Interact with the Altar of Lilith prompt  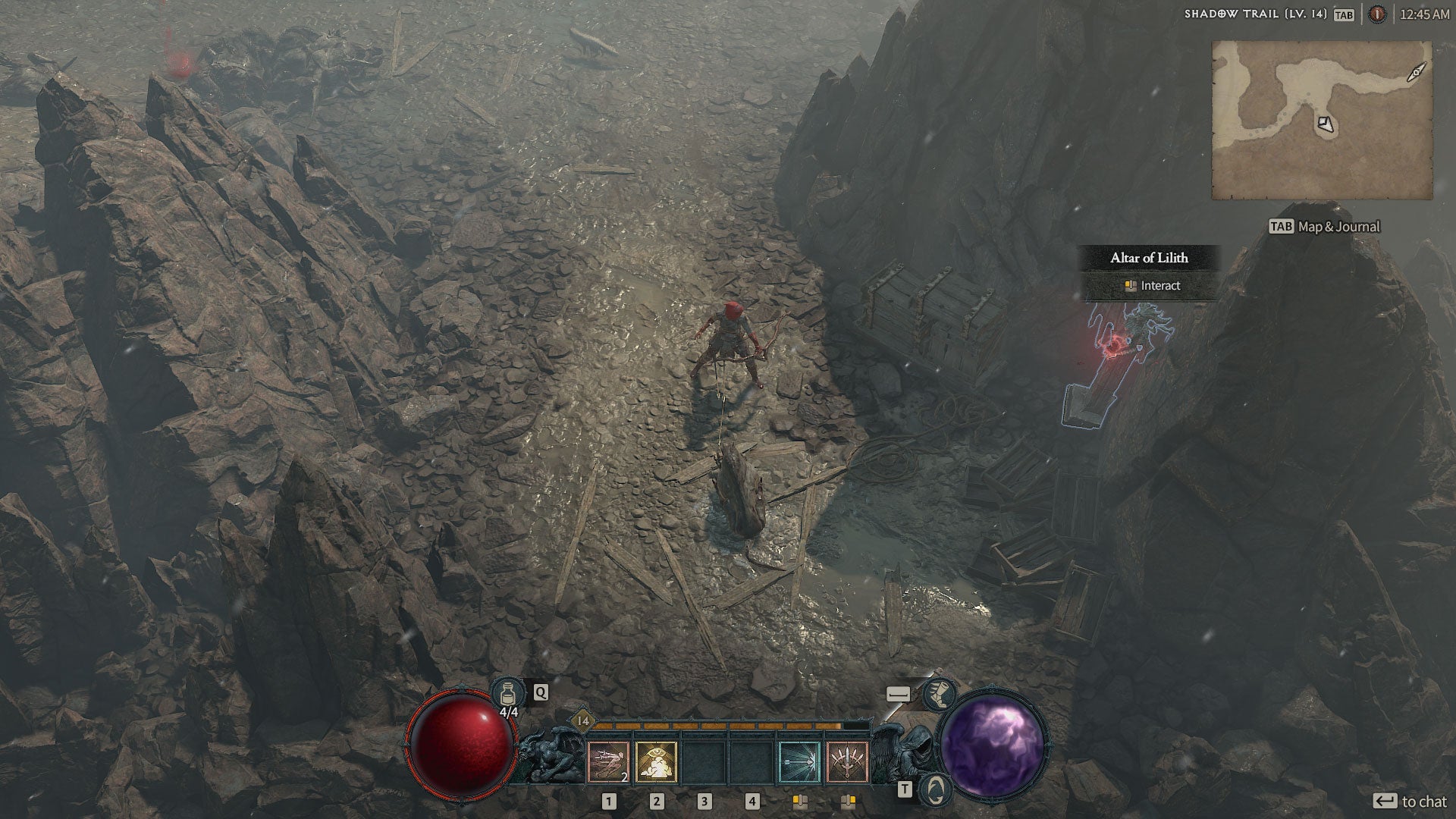coord(1153,286)
